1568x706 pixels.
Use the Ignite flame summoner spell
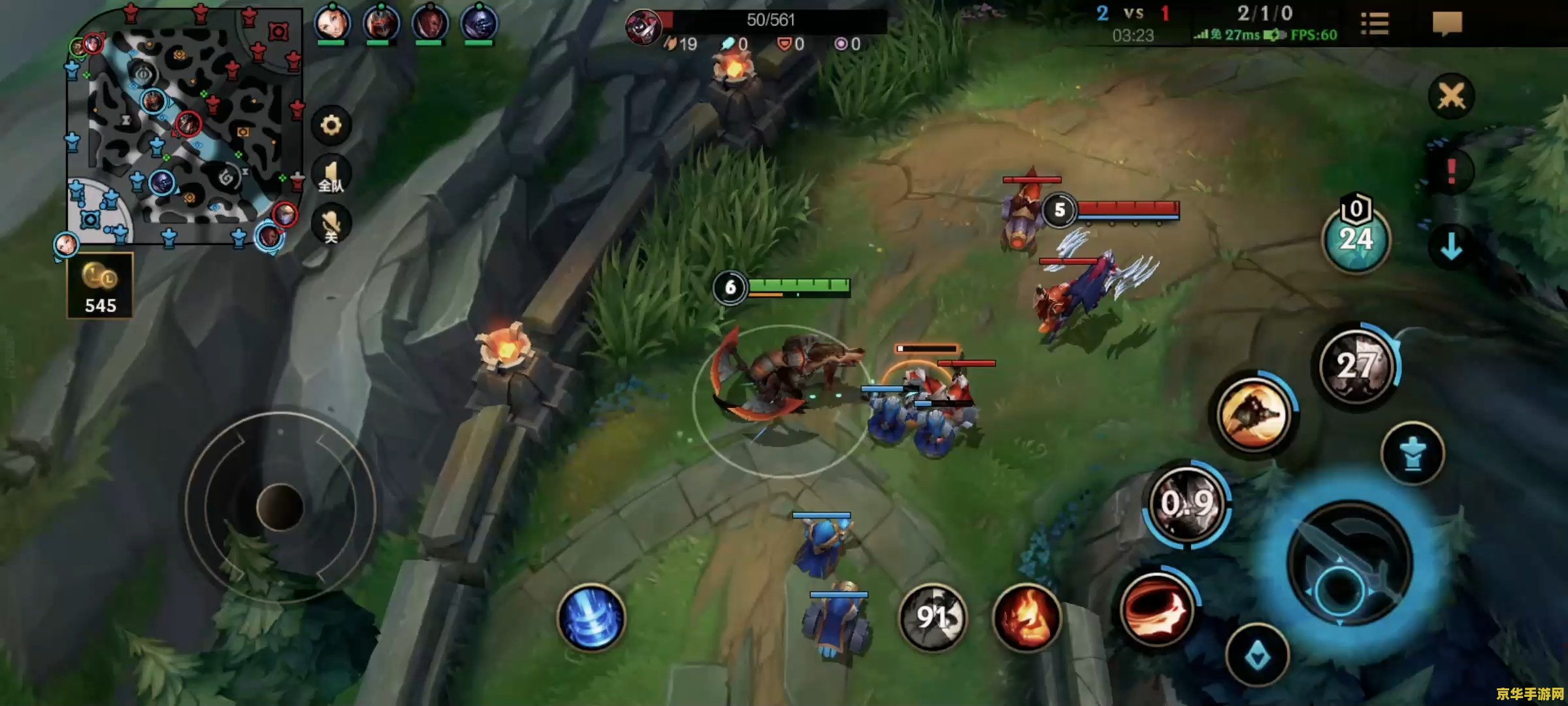coord(1026,618)
